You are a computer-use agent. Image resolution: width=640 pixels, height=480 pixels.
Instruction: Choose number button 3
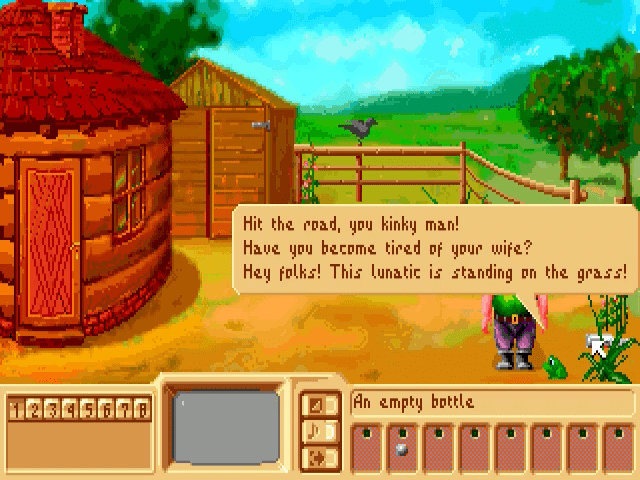pos(53,409)
